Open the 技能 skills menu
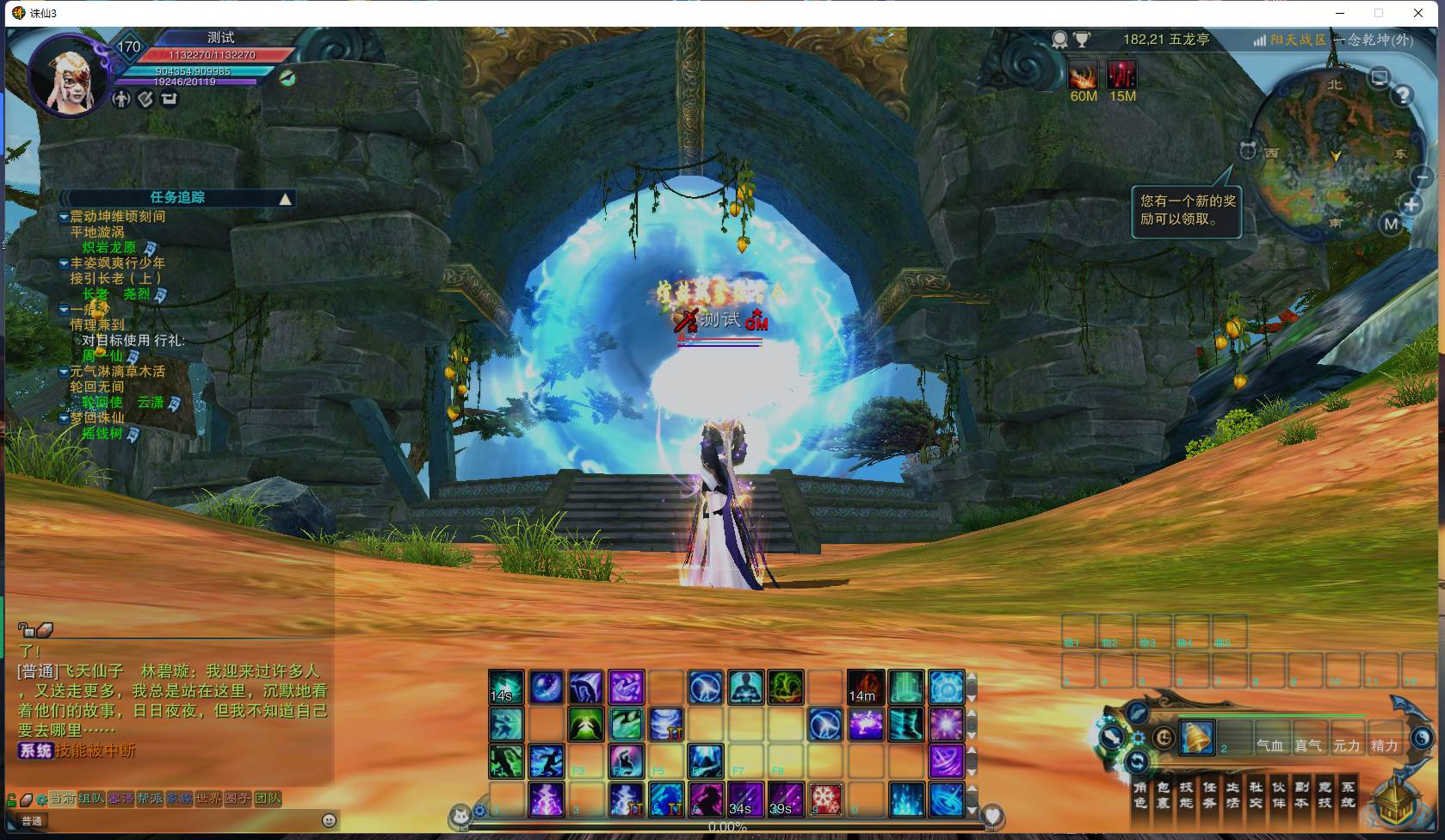This screenshot has width=1445, height=840. pyautogui.click(x=1186, y=794)
